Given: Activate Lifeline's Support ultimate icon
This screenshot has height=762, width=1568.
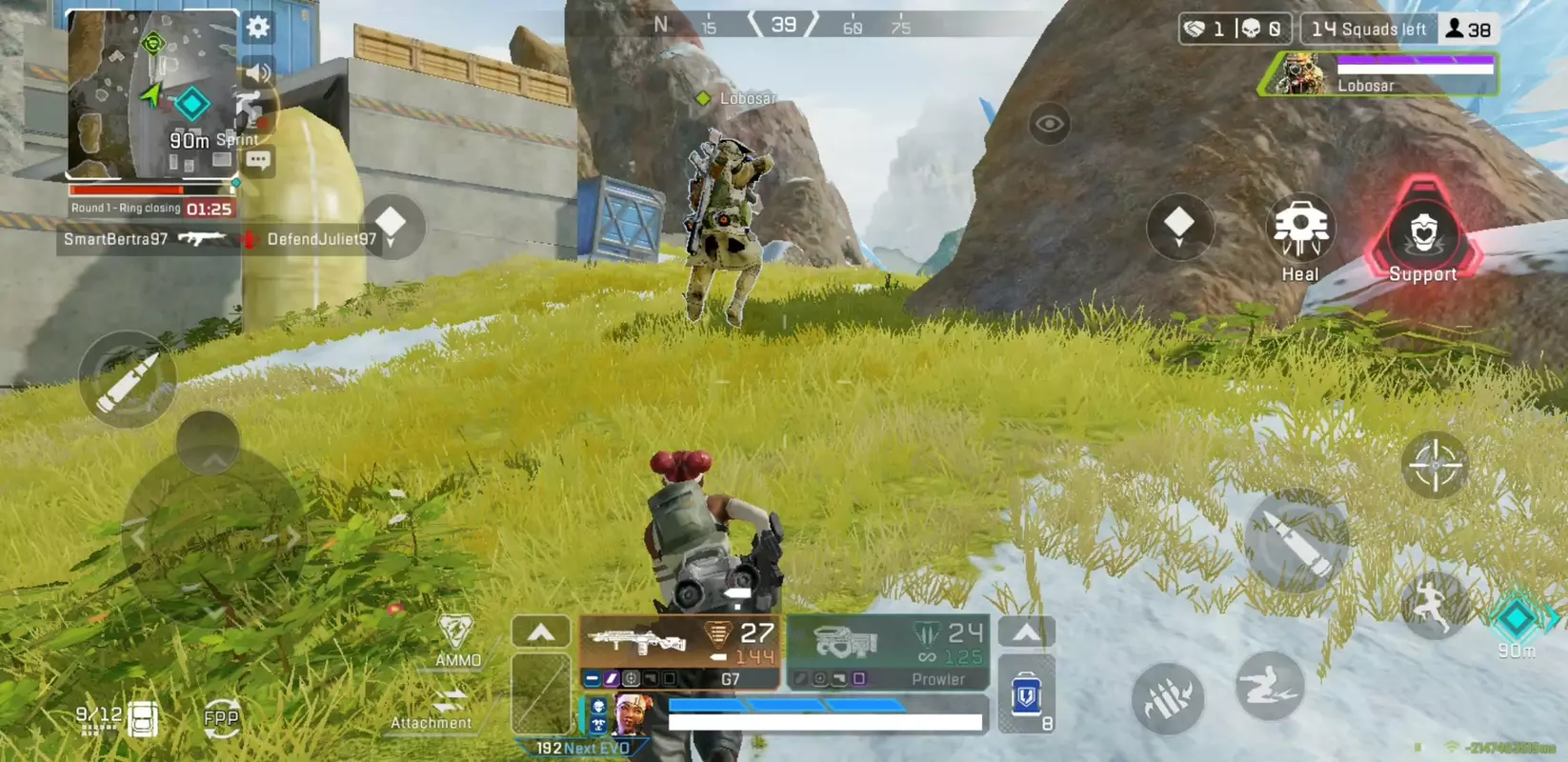Looking at the screenshot, I should [1423, 238].
